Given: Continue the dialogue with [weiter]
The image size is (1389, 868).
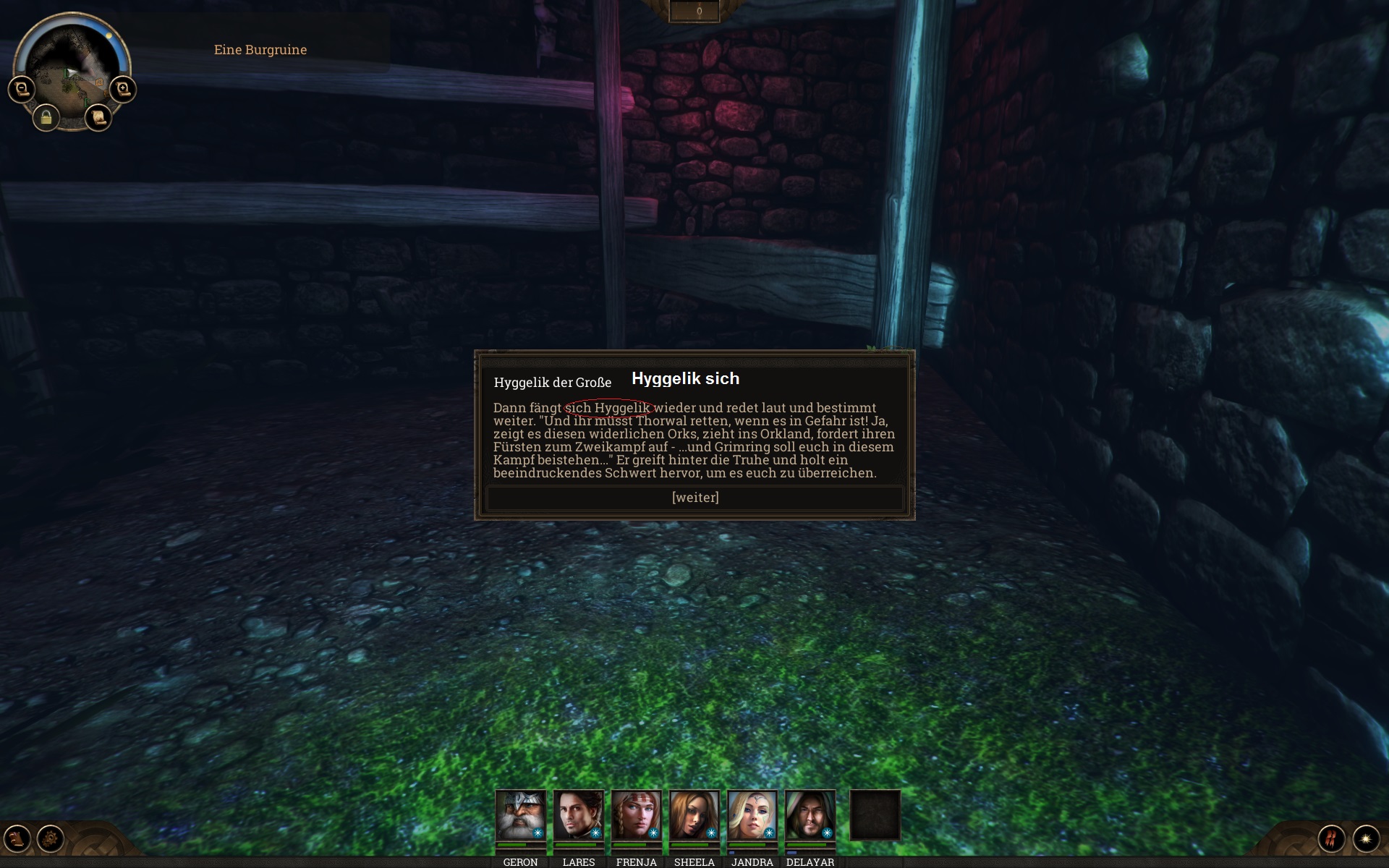Looking at the screenshot, I should (x=694, y=498).
